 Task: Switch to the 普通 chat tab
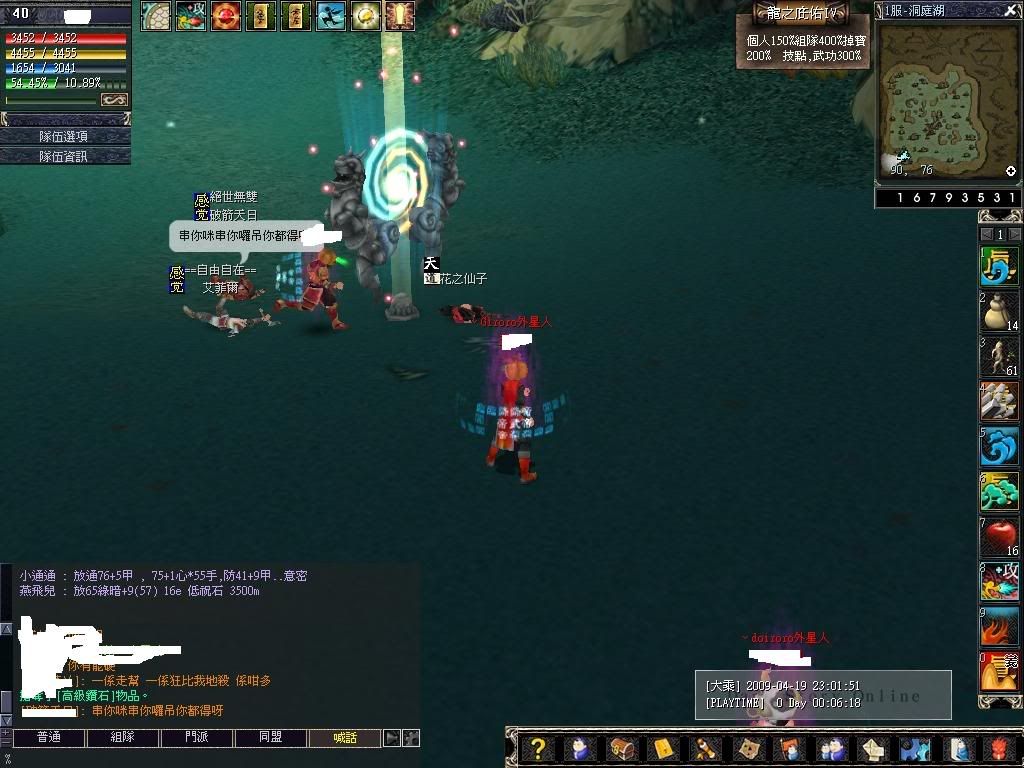coord(48,738)
